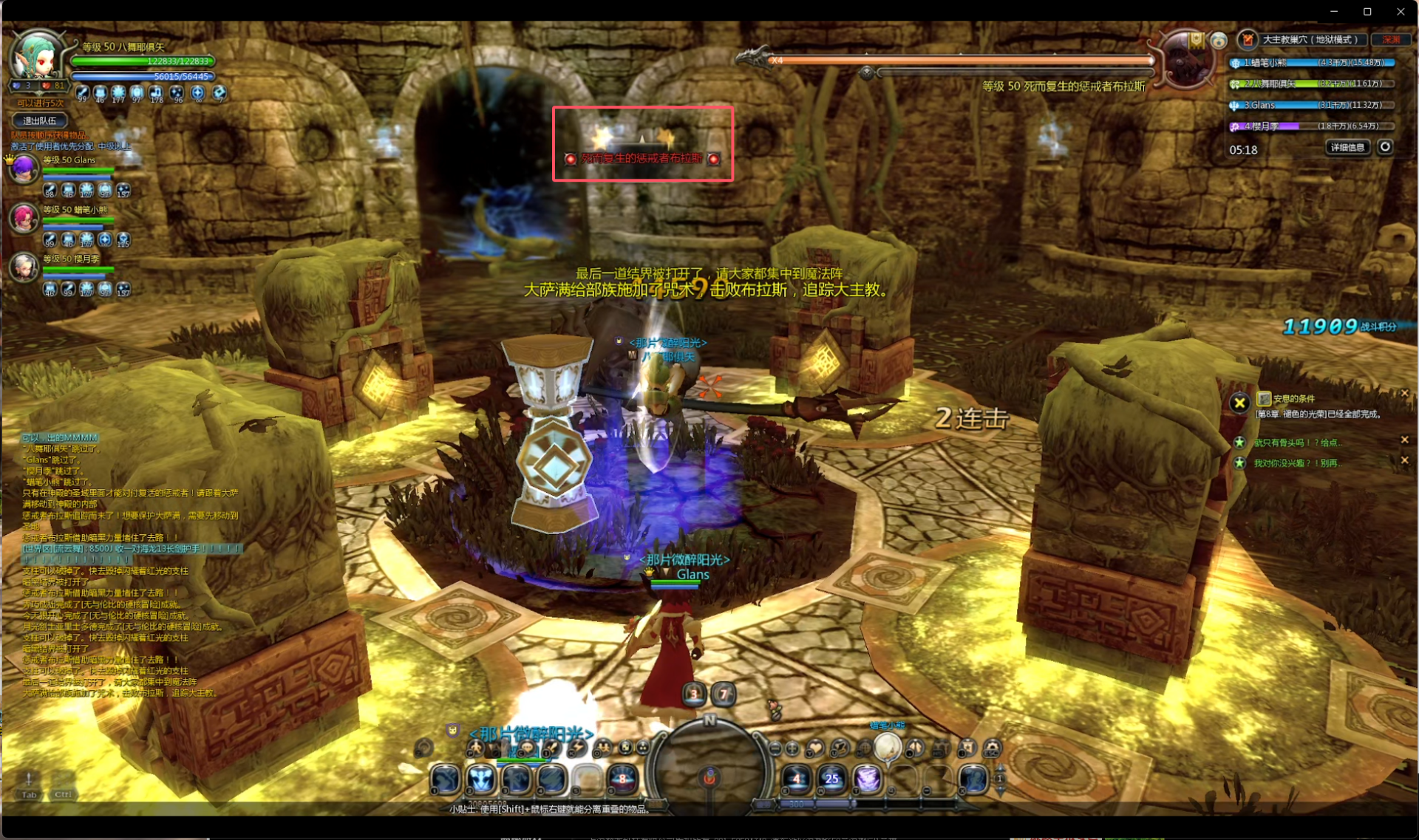The width and height of the screenshot is (1419, 840).
Task: Open the 就只有骨头吗 quest tracker entry
Action: tap(1297, 443)
